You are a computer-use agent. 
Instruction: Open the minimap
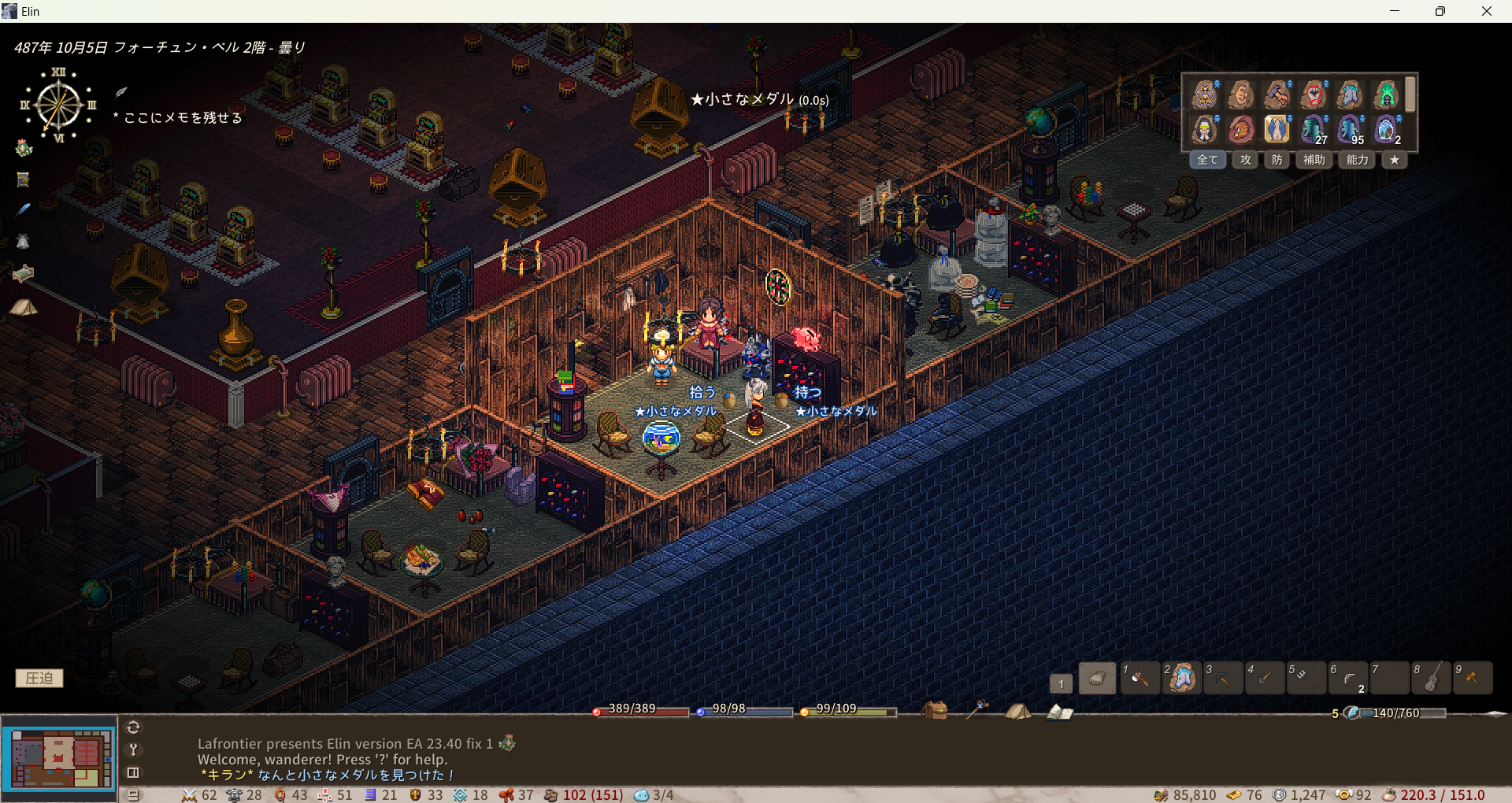[59, 757]
